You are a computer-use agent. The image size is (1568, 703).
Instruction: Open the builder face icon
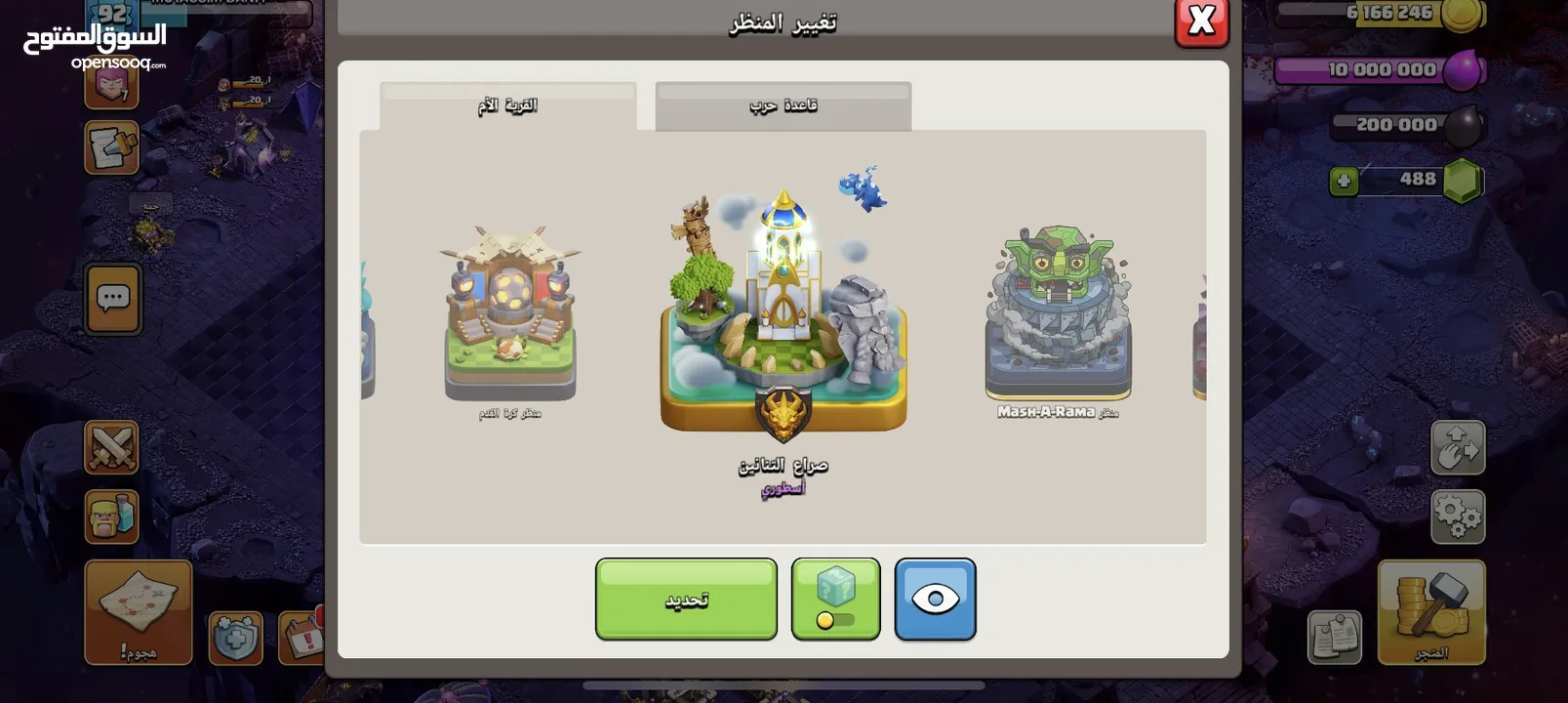coord(111,517)
